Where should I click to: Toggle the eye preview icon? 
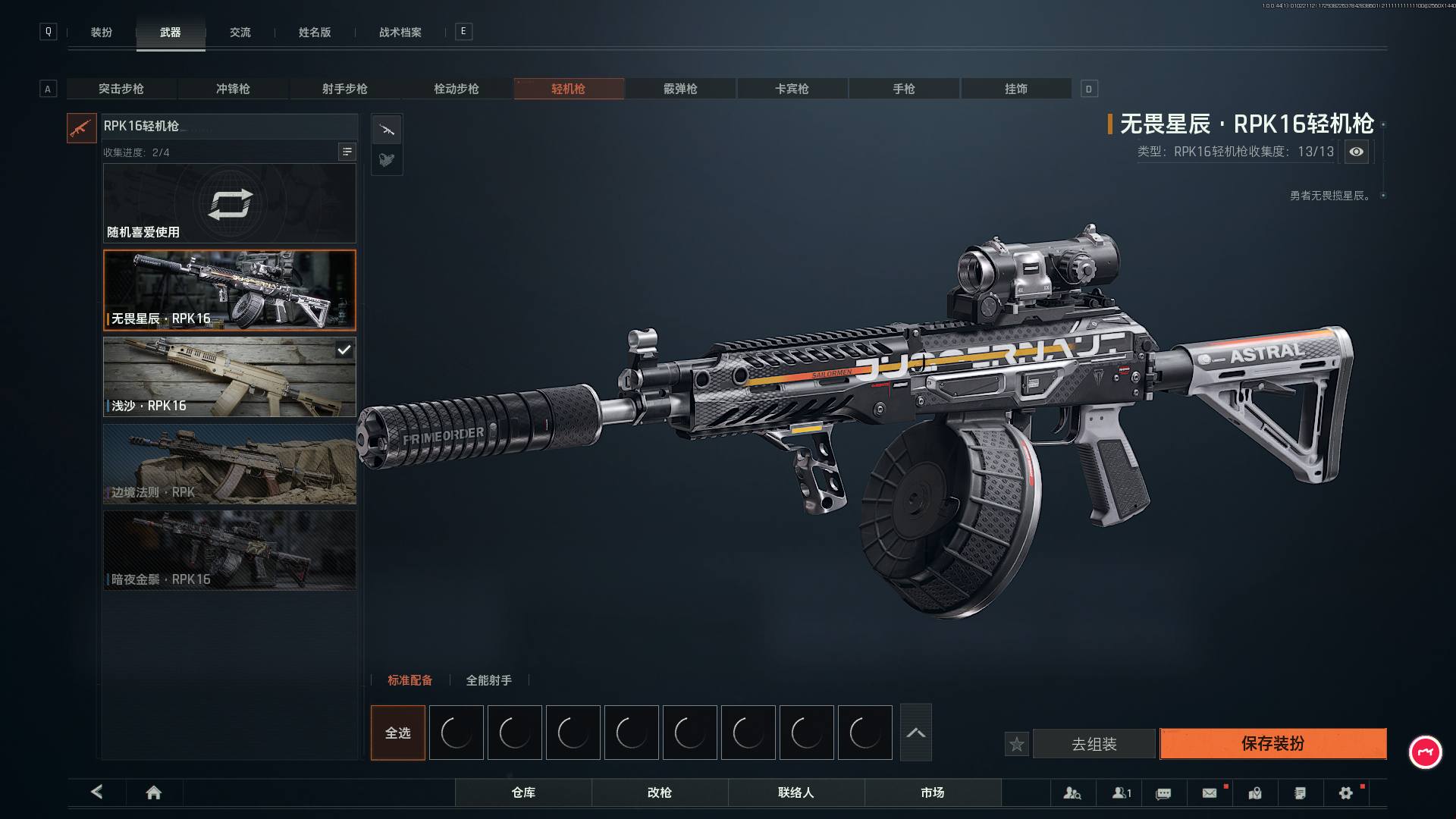[1357, 152]
